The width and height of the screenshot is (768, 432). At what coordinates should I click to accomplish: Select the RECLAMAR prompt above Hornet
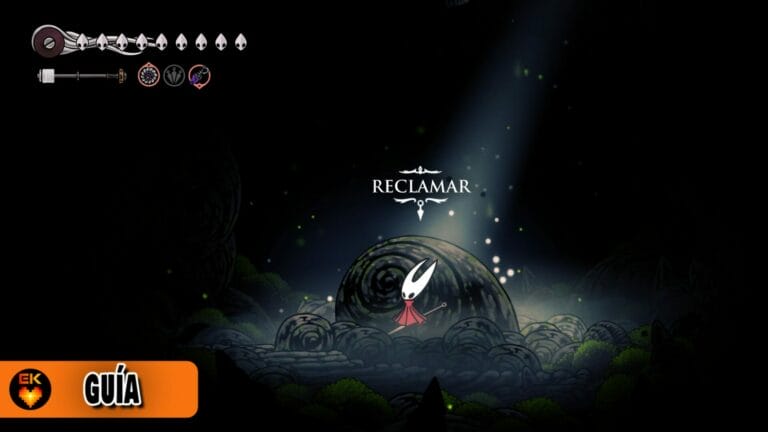pyautogui.click(x=420, y=187)
